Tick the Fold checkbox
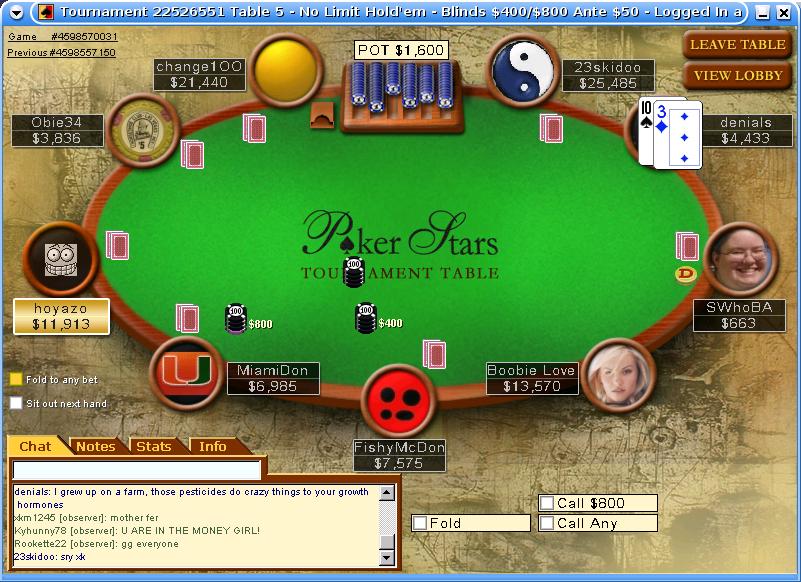Viewport: 801px width, 582px height. 421,523
